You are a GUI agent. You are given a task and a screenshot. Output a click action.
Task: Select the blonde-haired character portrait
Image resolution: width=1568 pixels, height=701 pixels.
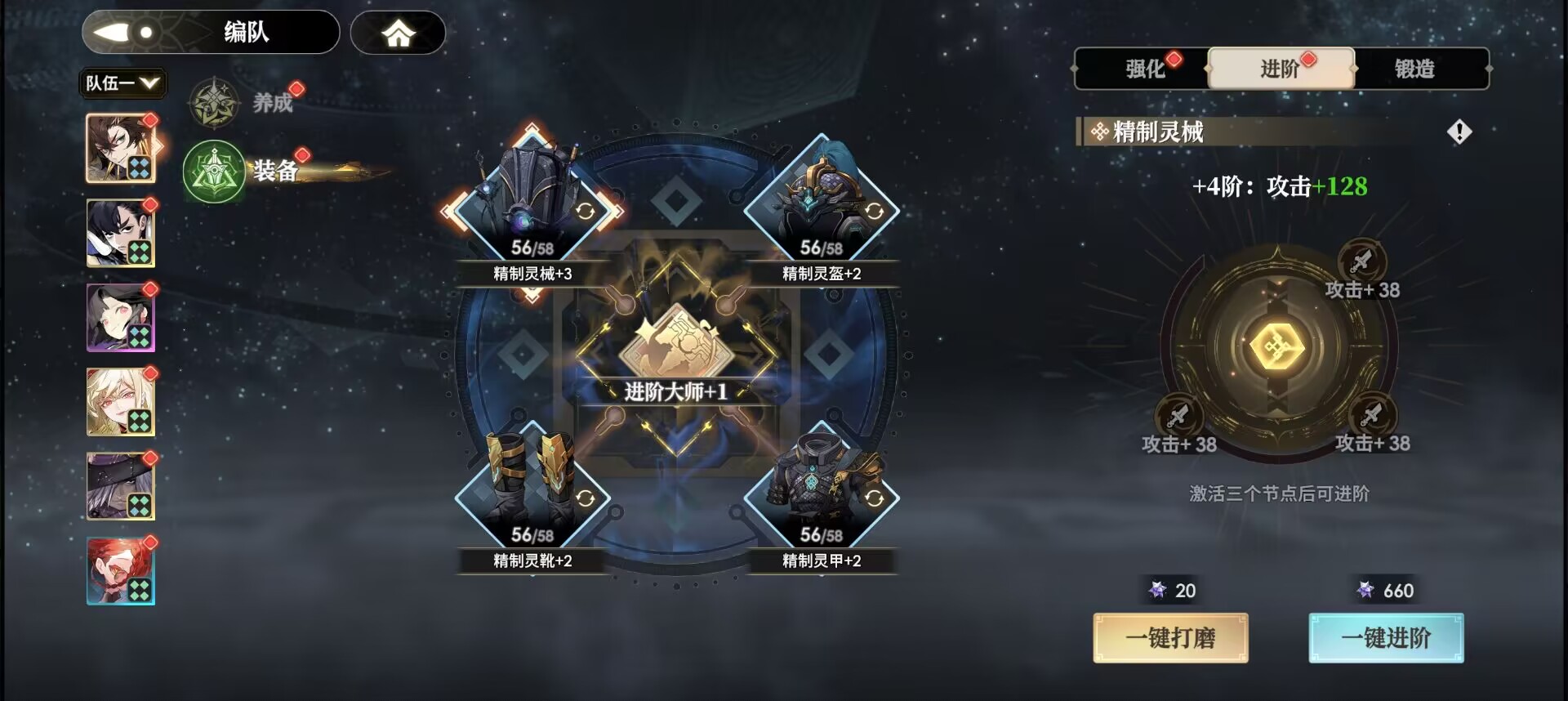tap(121, 402)
